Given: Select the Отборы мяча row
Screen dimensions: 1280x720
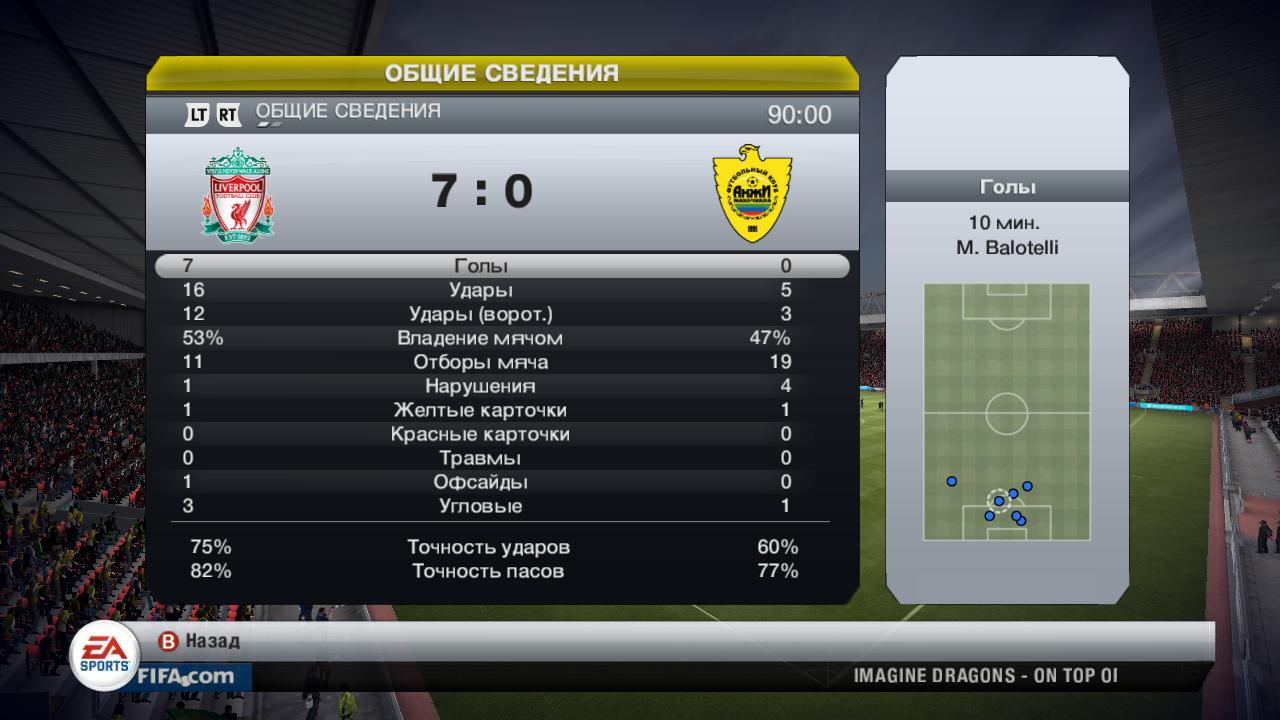Looking at the screenshot, I should point(481,362).
